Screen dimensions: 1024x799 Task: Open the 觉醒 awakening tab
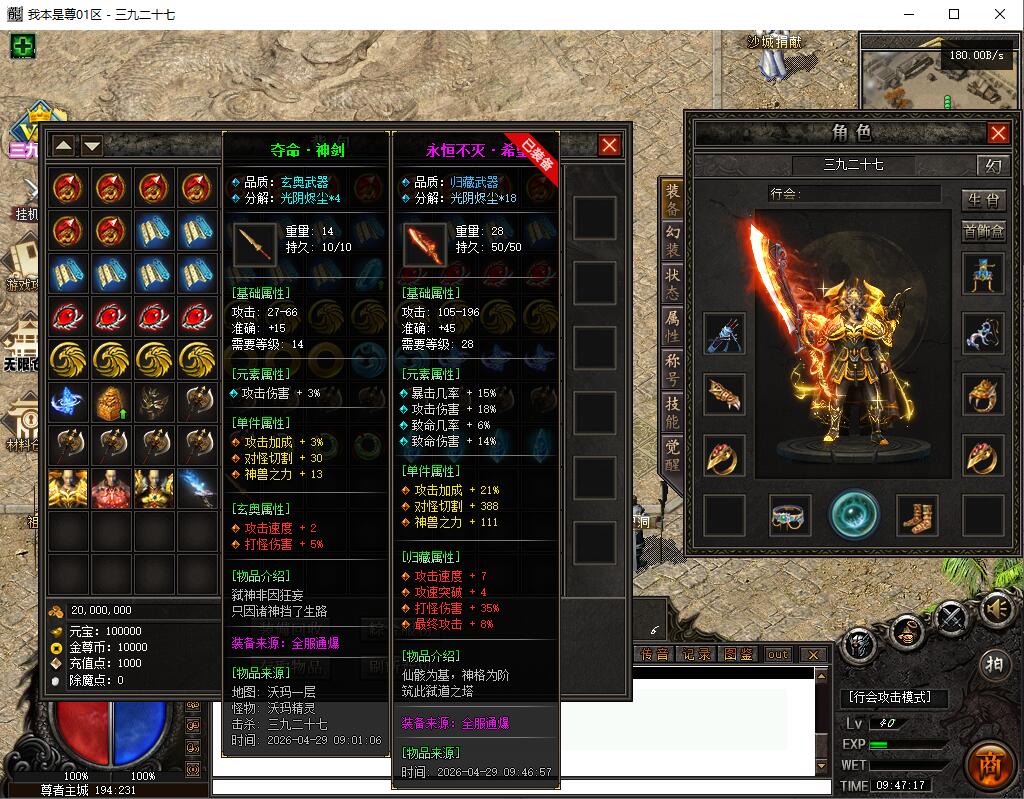click(x=673, y=455)
